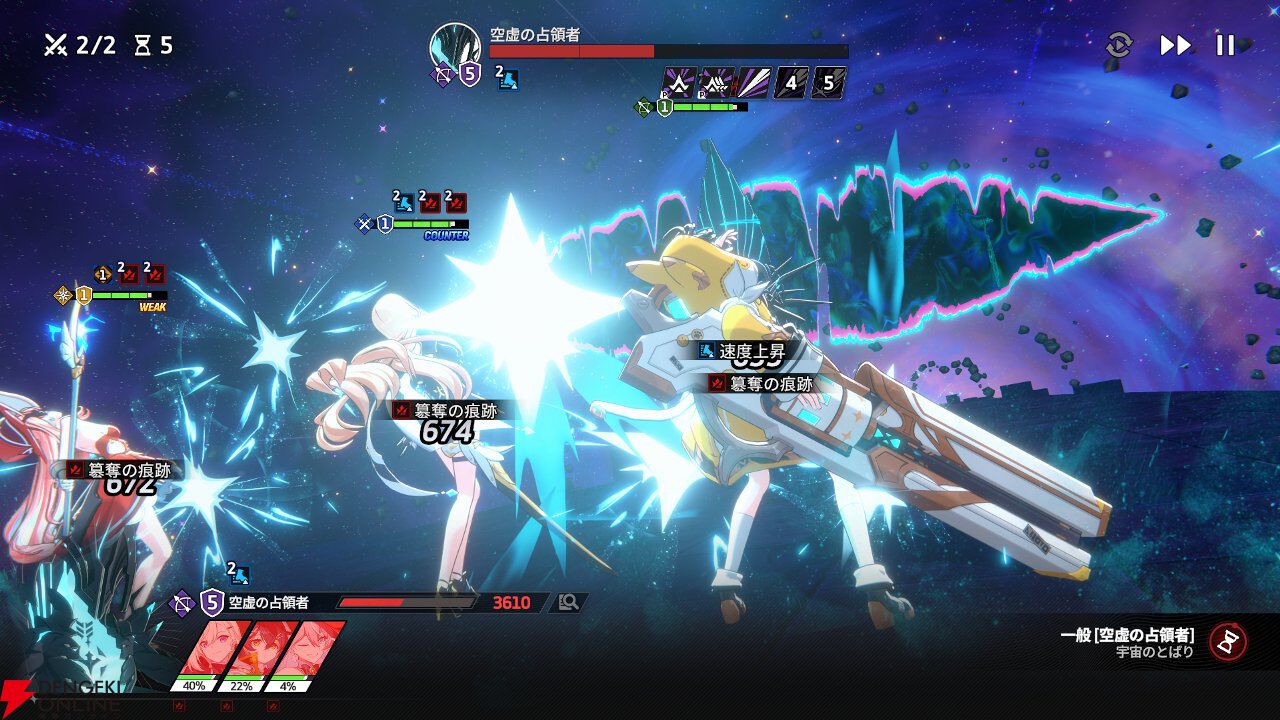Inspect enemy details with magnifier button
1280x720 pixels.
(569, 602)
